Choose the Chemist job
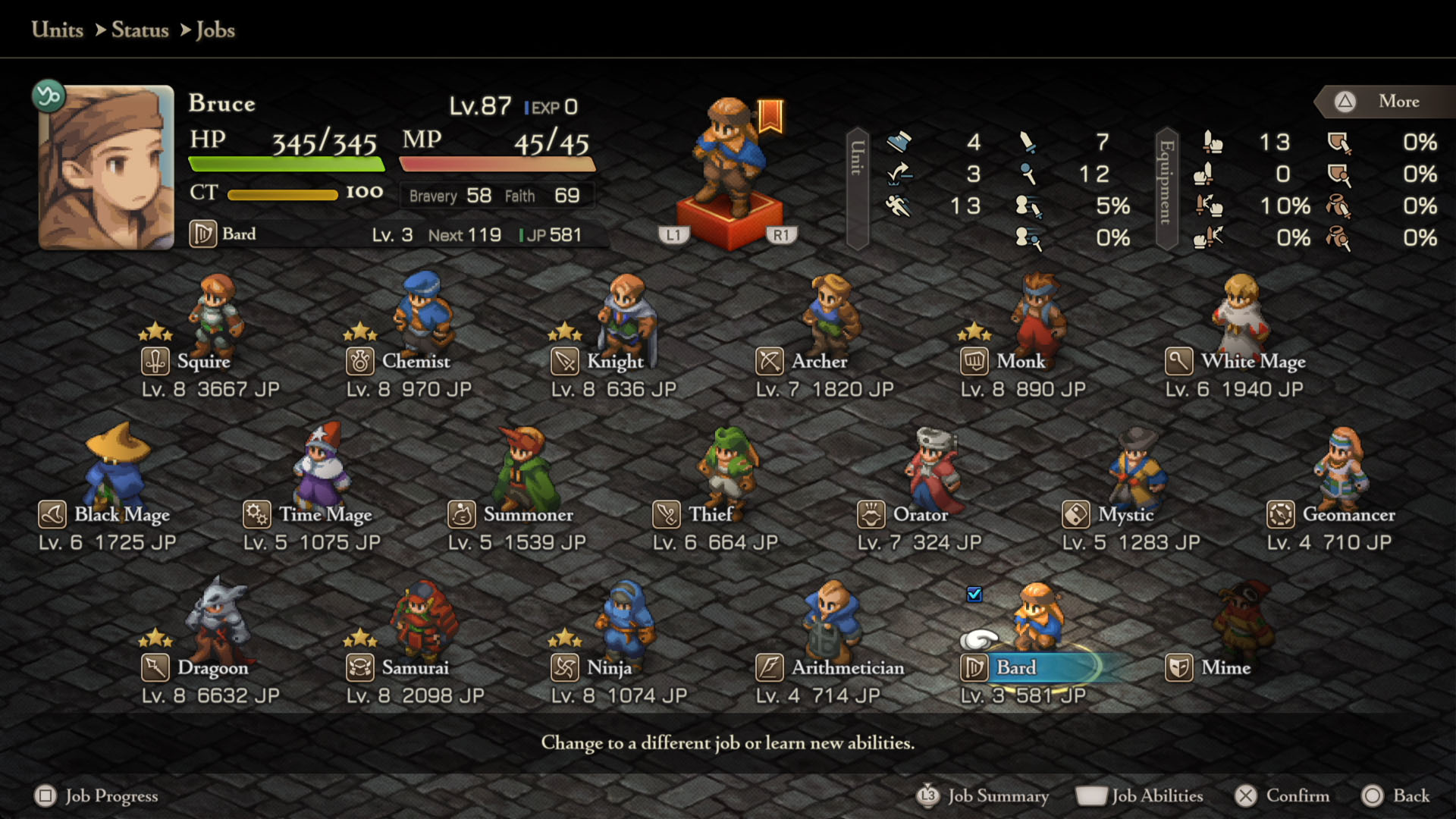 pyautogui.click(x=415, y=362)
